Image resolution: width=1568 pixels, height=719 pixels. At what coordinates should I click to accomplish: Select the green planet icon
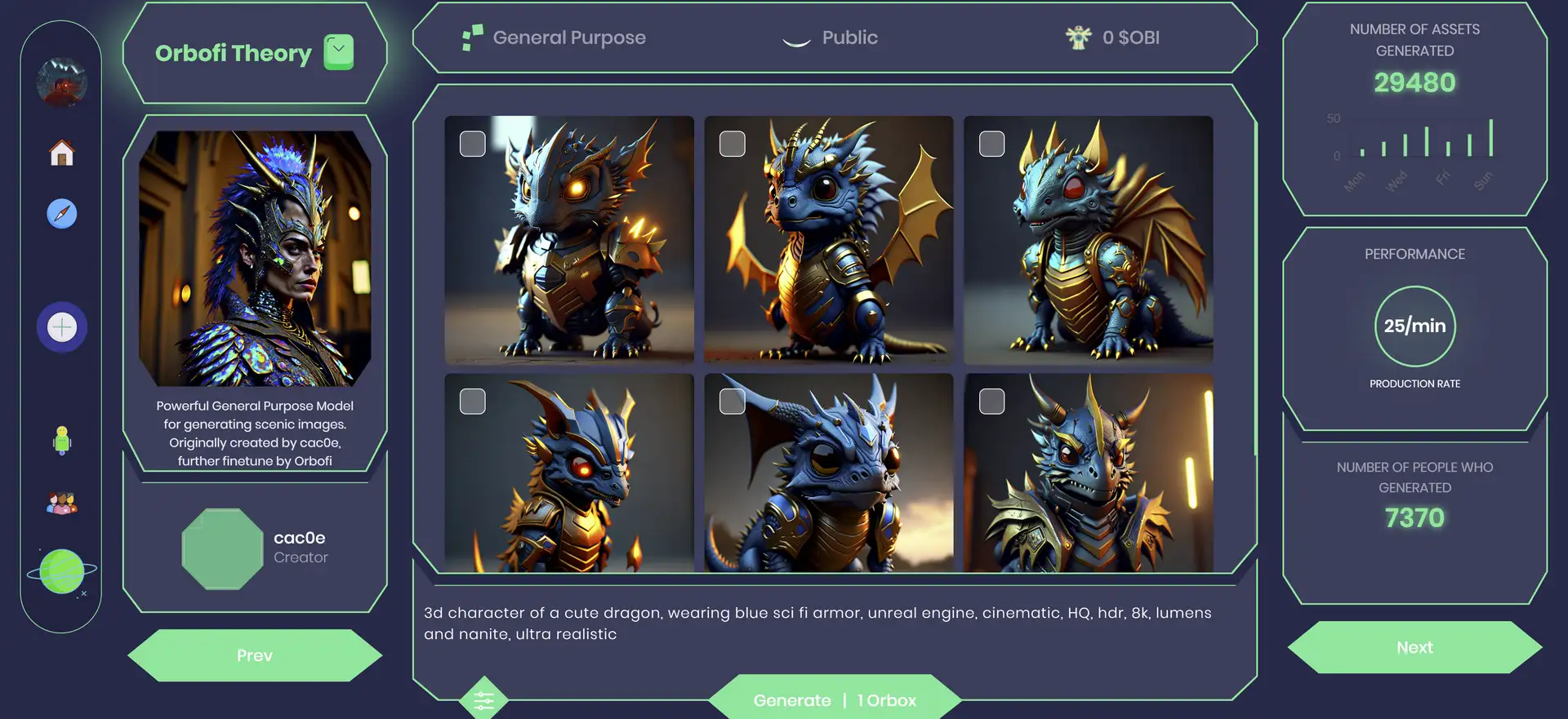pyautogui.click(x=62, y=571)
